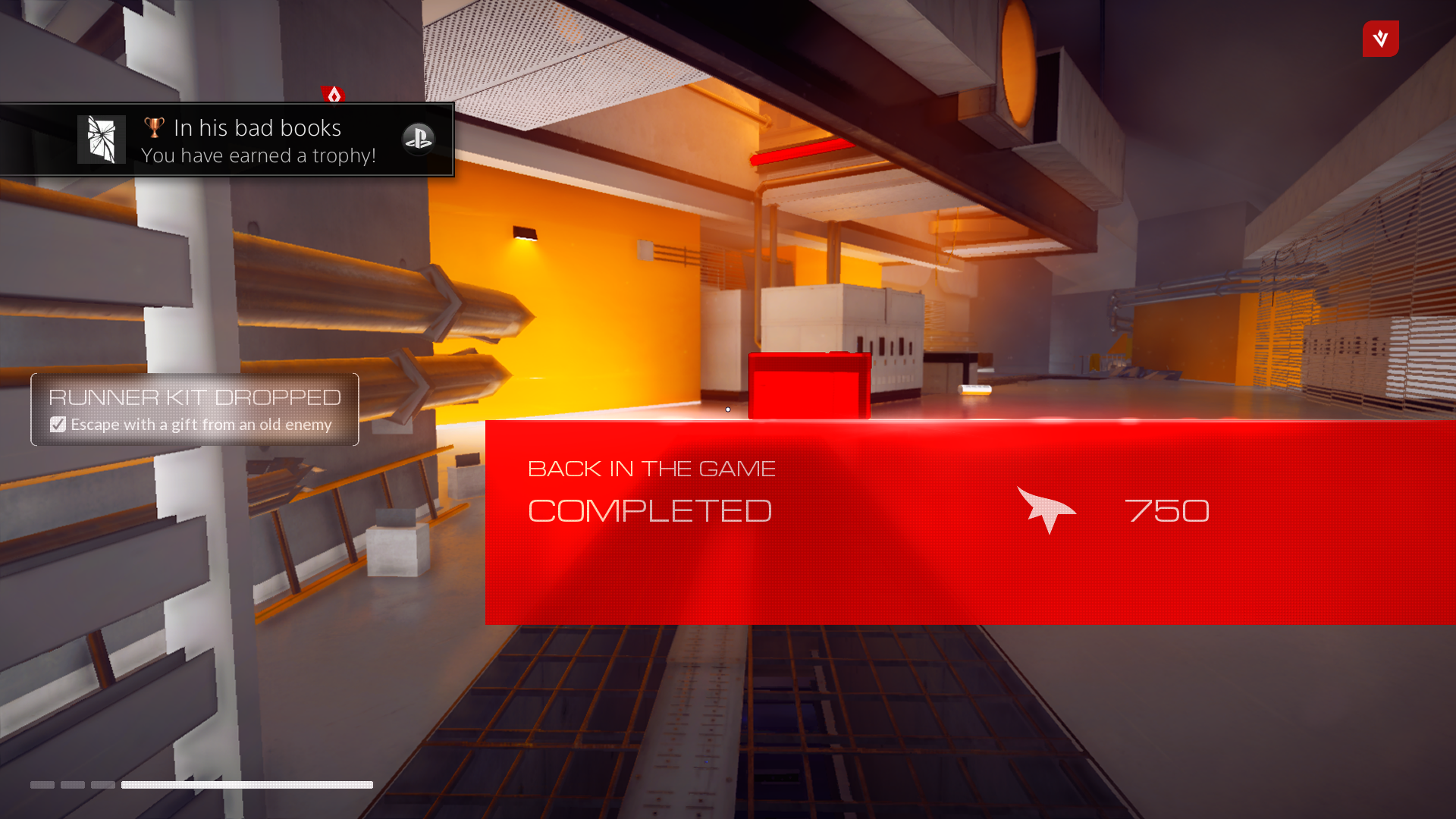Screen dimensions: 1456x819
Task: Expand the trophy notification bar
Action: coord(227,140)
